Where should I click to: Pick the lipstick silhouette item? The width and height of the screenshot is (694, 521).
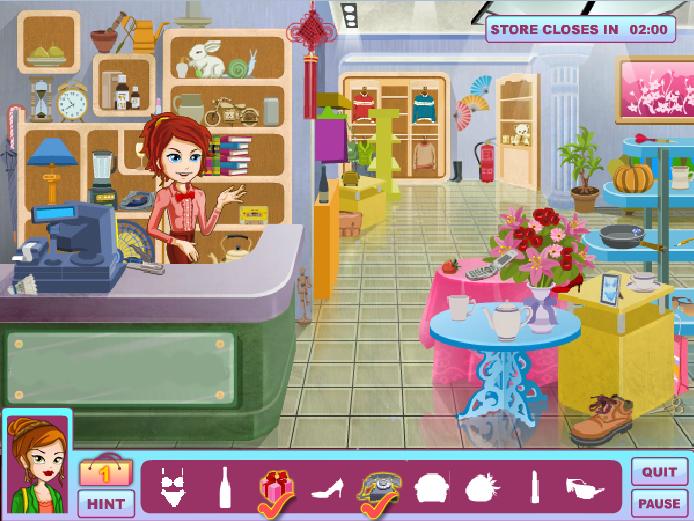pyautogui.click(x=534, y=488)
